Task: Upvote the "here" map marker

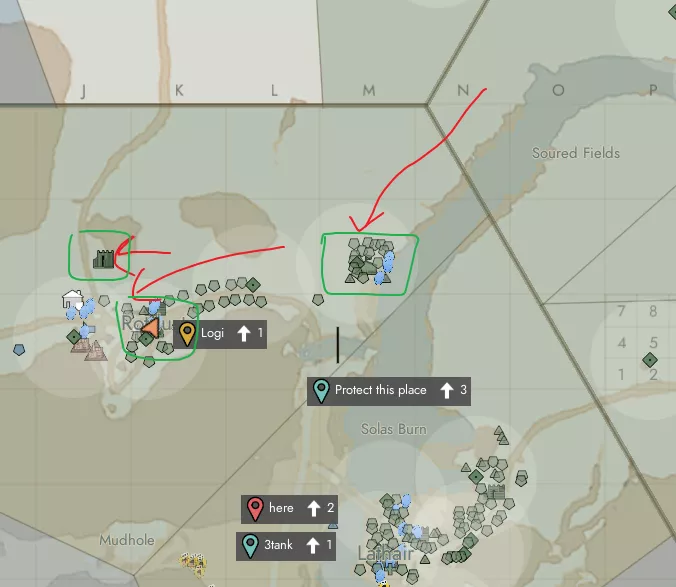Action: (313, 508)
